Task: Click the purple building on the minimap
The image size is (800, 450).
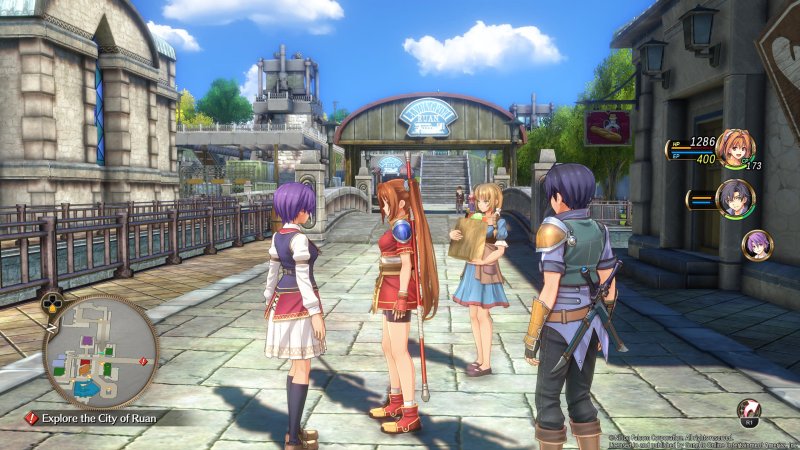Action: 85,341
